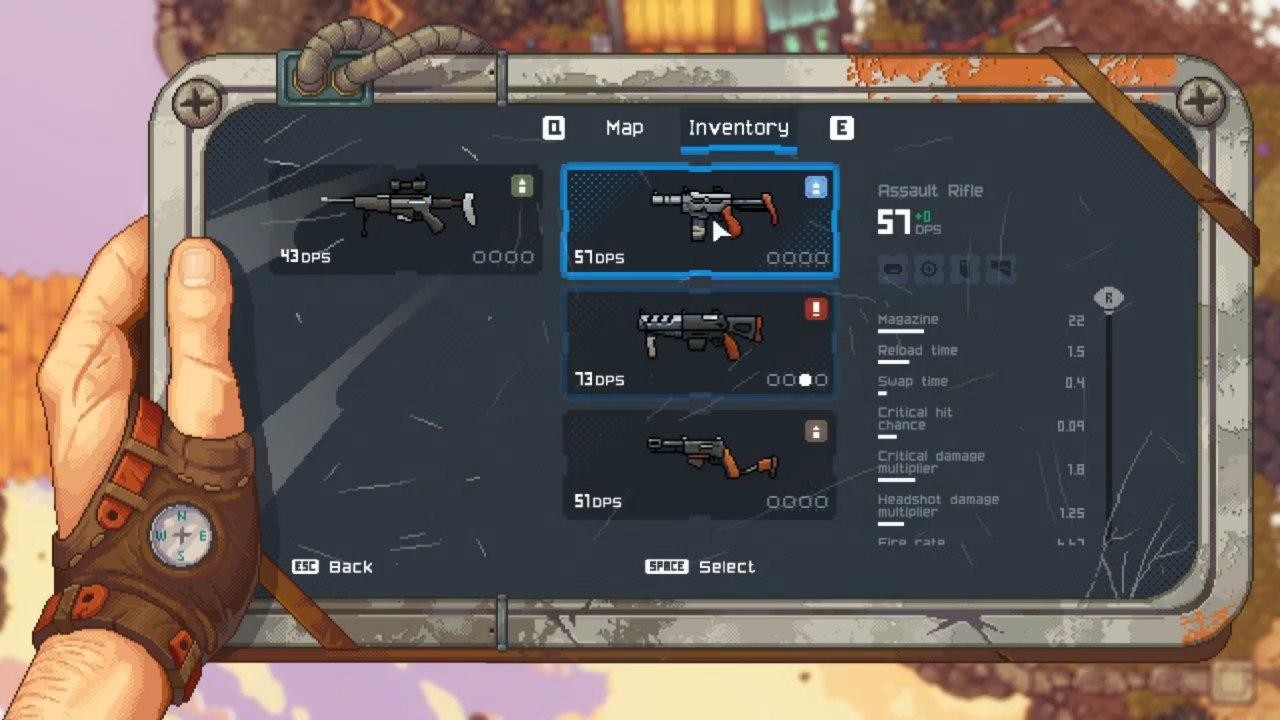This screenshot has height=720, width=1280.
Task: Click the blue badge on the selected assault rifle
Action: [x=816, y=187]
